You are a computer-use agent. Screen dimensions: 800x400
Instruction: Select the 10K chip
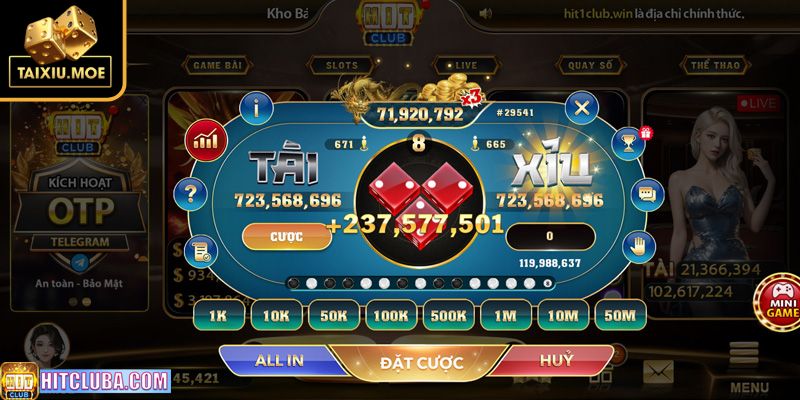coord(276,315)
